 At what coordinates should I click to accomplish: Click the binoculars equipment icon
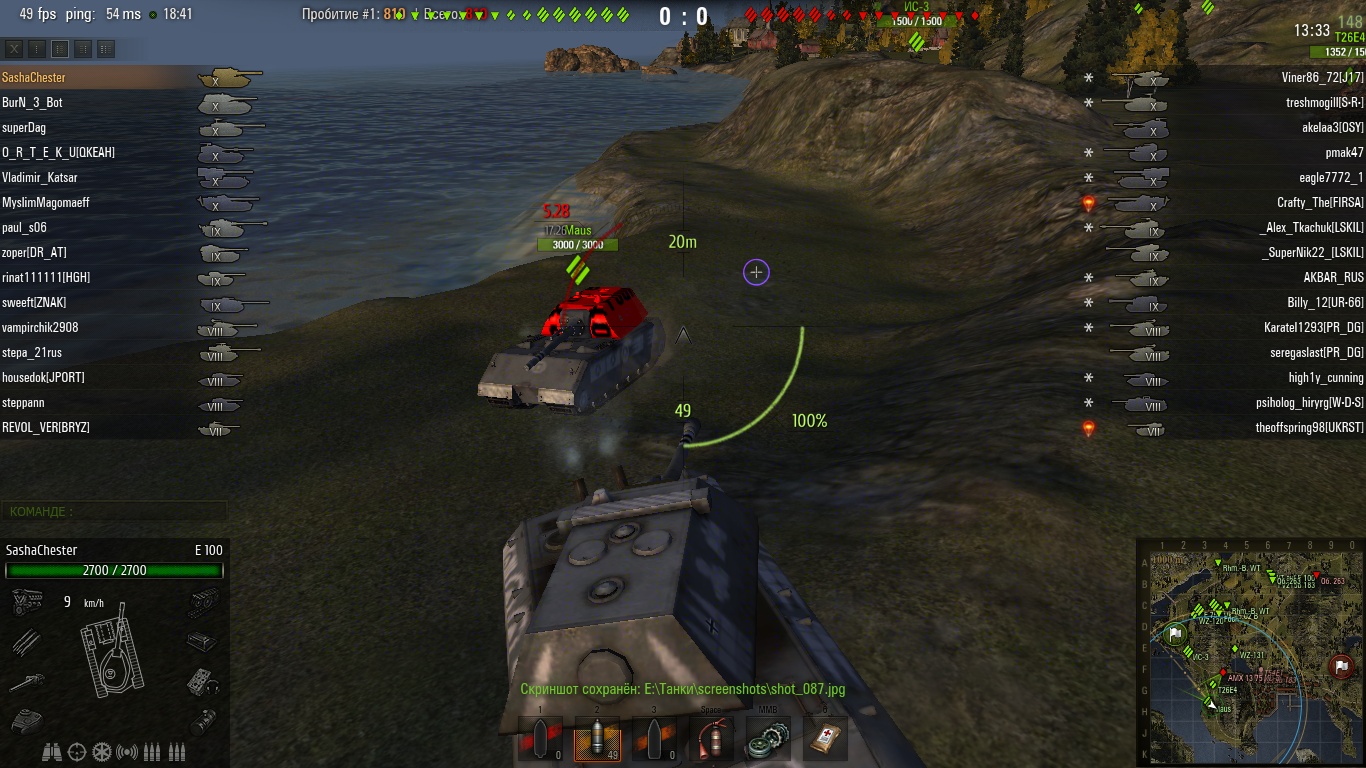coord(52,751)
